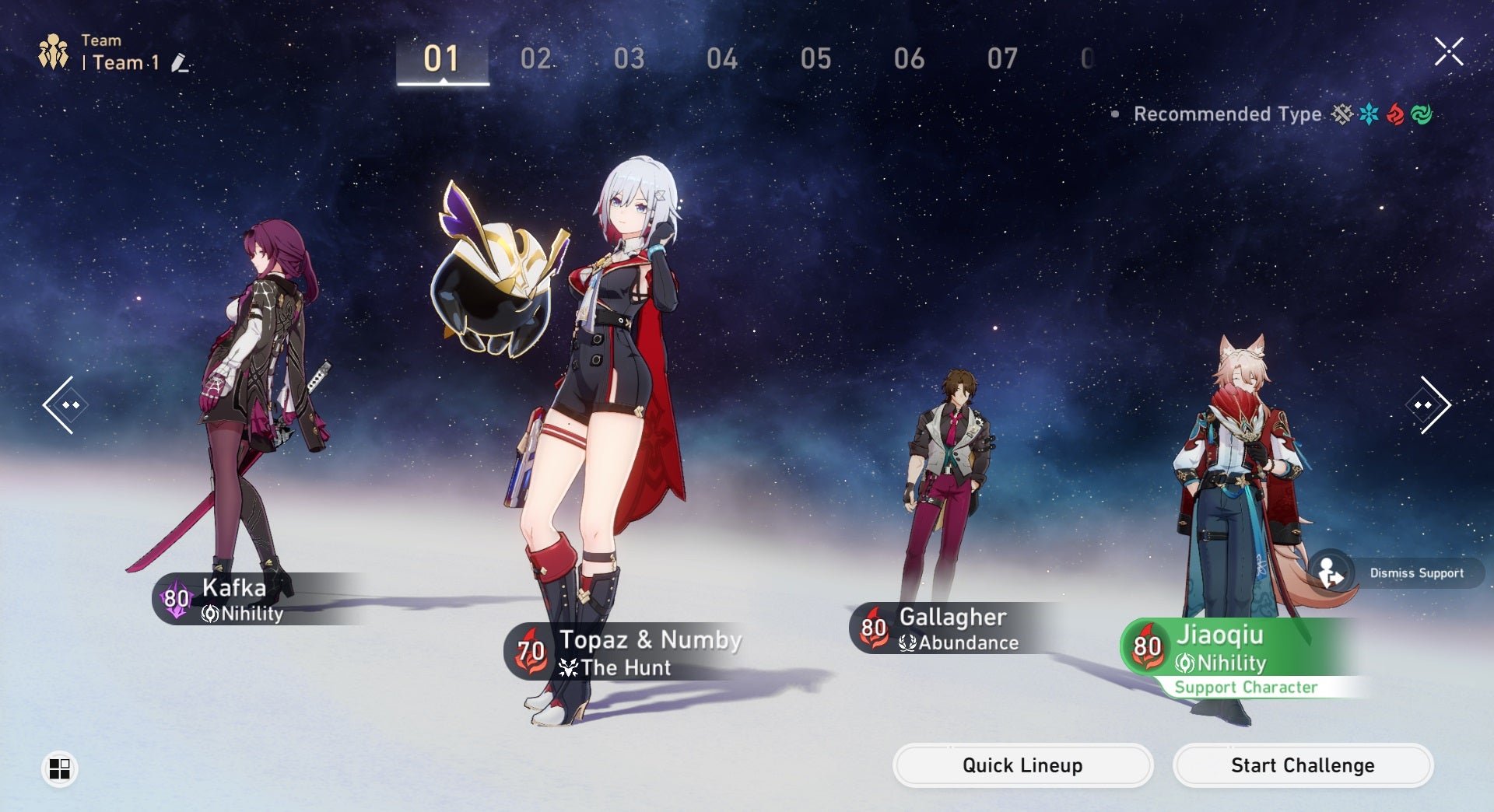Switch to stage tab 05
This screenshot has height=812, width=1494.
[818, 58]
